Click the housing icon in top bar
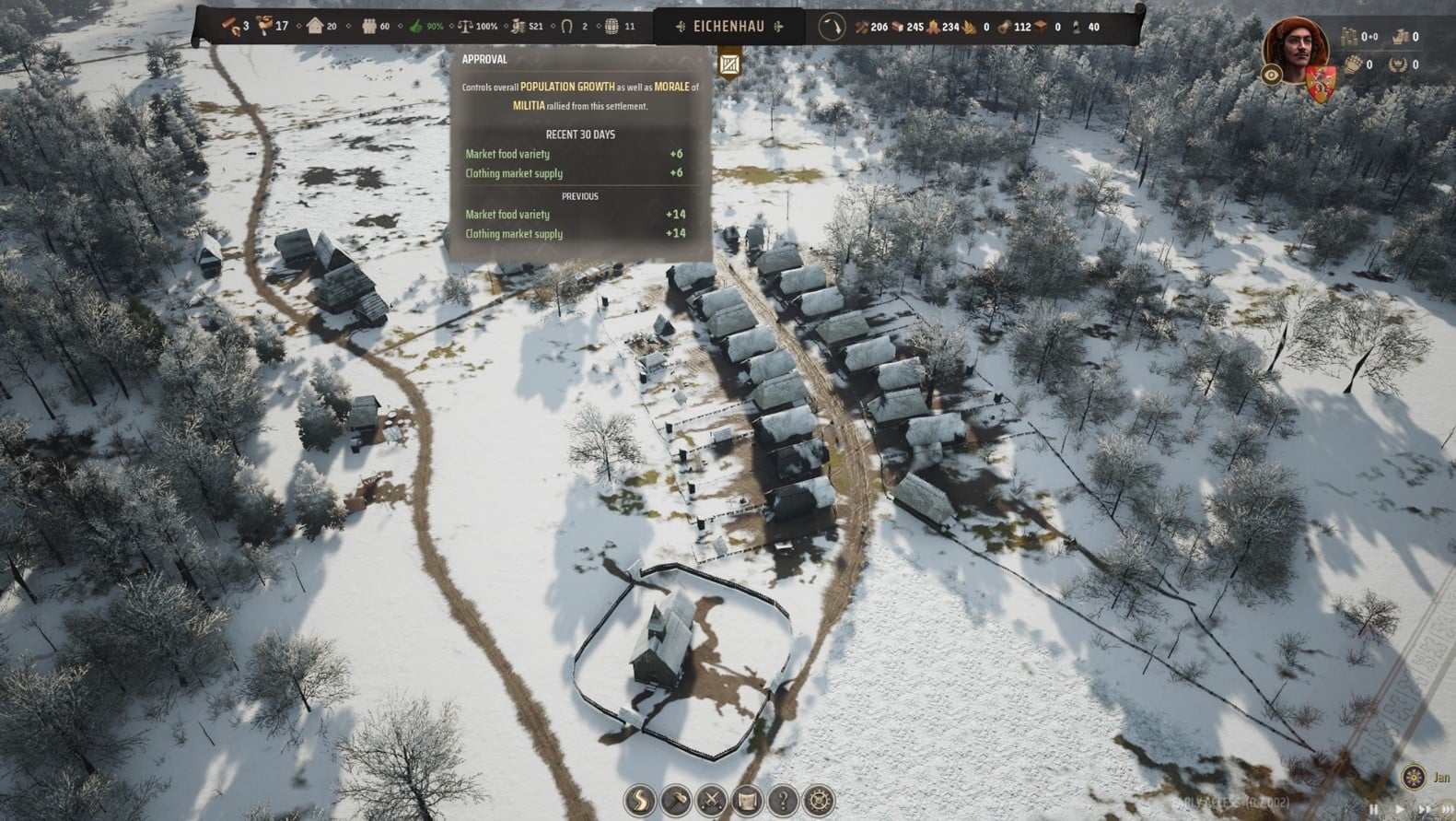Screen dimensions: 1456x821 (316, 27)
